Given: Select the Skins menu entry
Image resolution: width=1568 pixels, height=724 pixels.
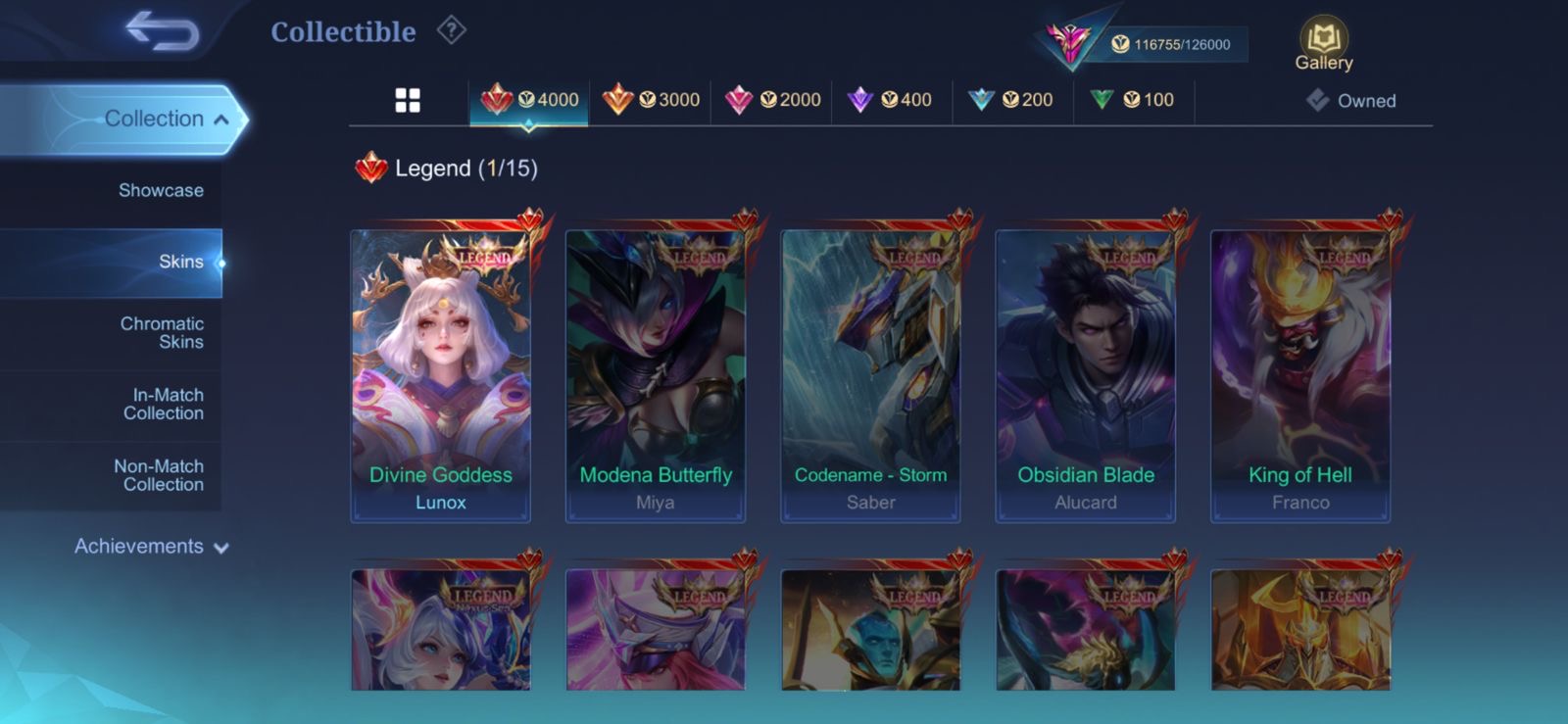Looking at the screenshot, I should point(180,262).
